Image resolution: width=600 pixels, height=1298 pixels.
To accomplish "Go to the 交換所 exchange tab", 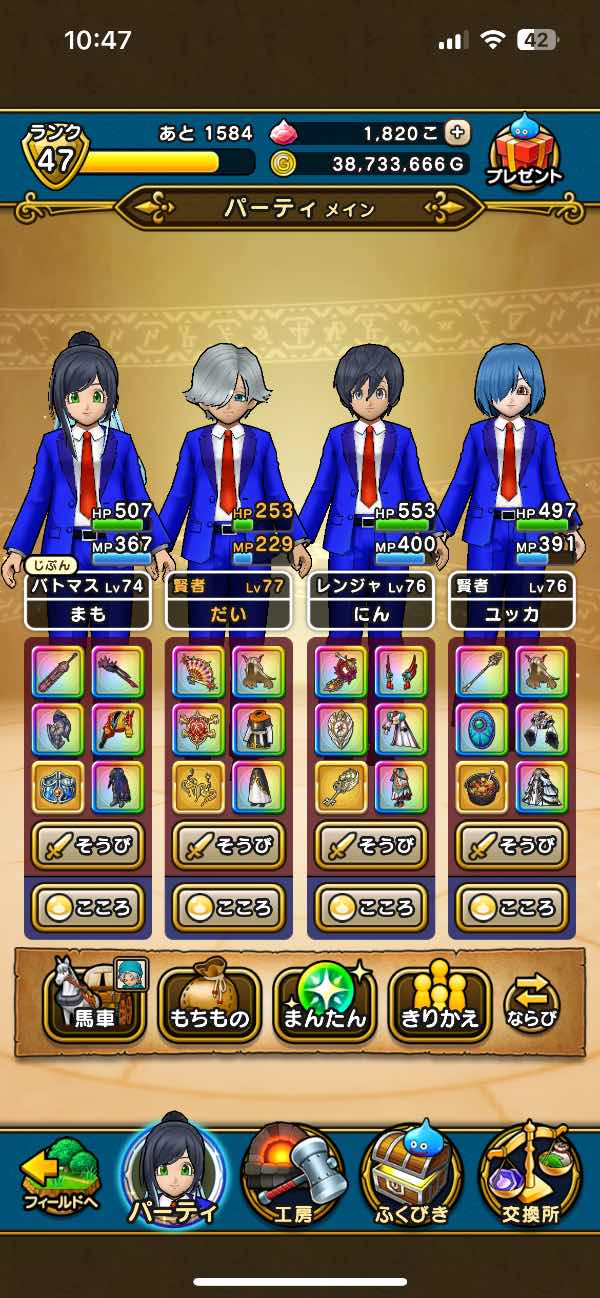I will click(530, 1178).
